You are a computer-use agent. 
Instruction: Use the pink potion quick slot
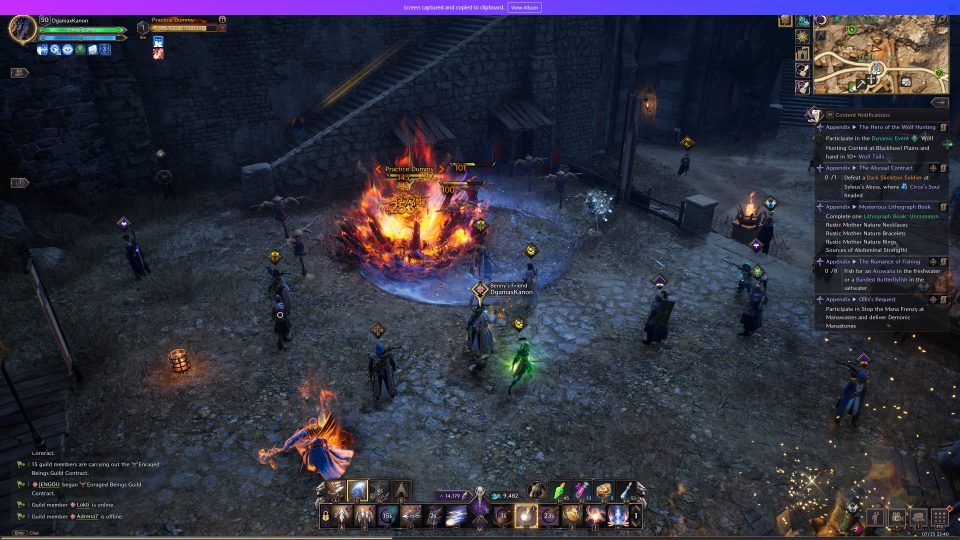582,490
